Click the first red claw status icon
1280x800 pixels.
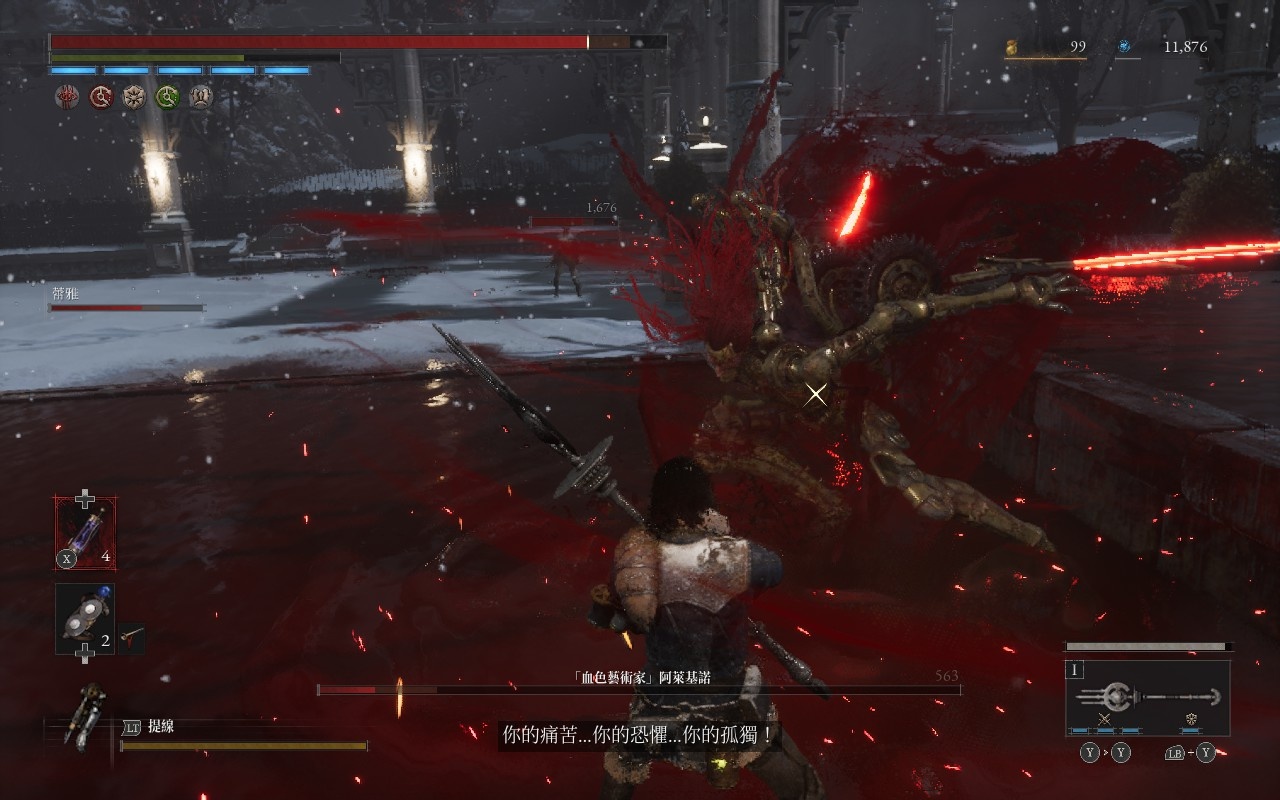click(x=66, y=97)
